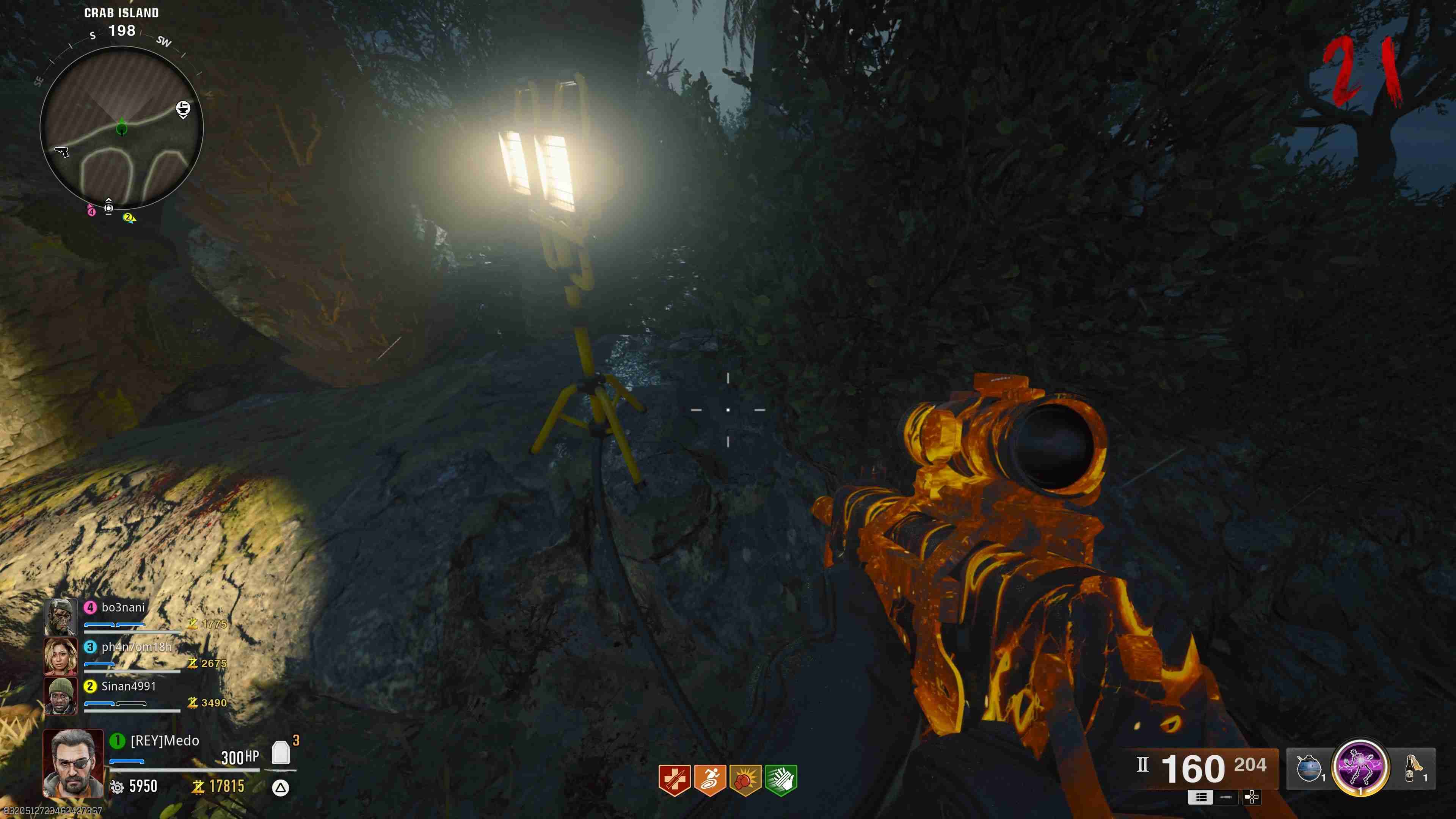
Task: Click the circular minimap
Action: pyautogui.click(x=121, y=128)
